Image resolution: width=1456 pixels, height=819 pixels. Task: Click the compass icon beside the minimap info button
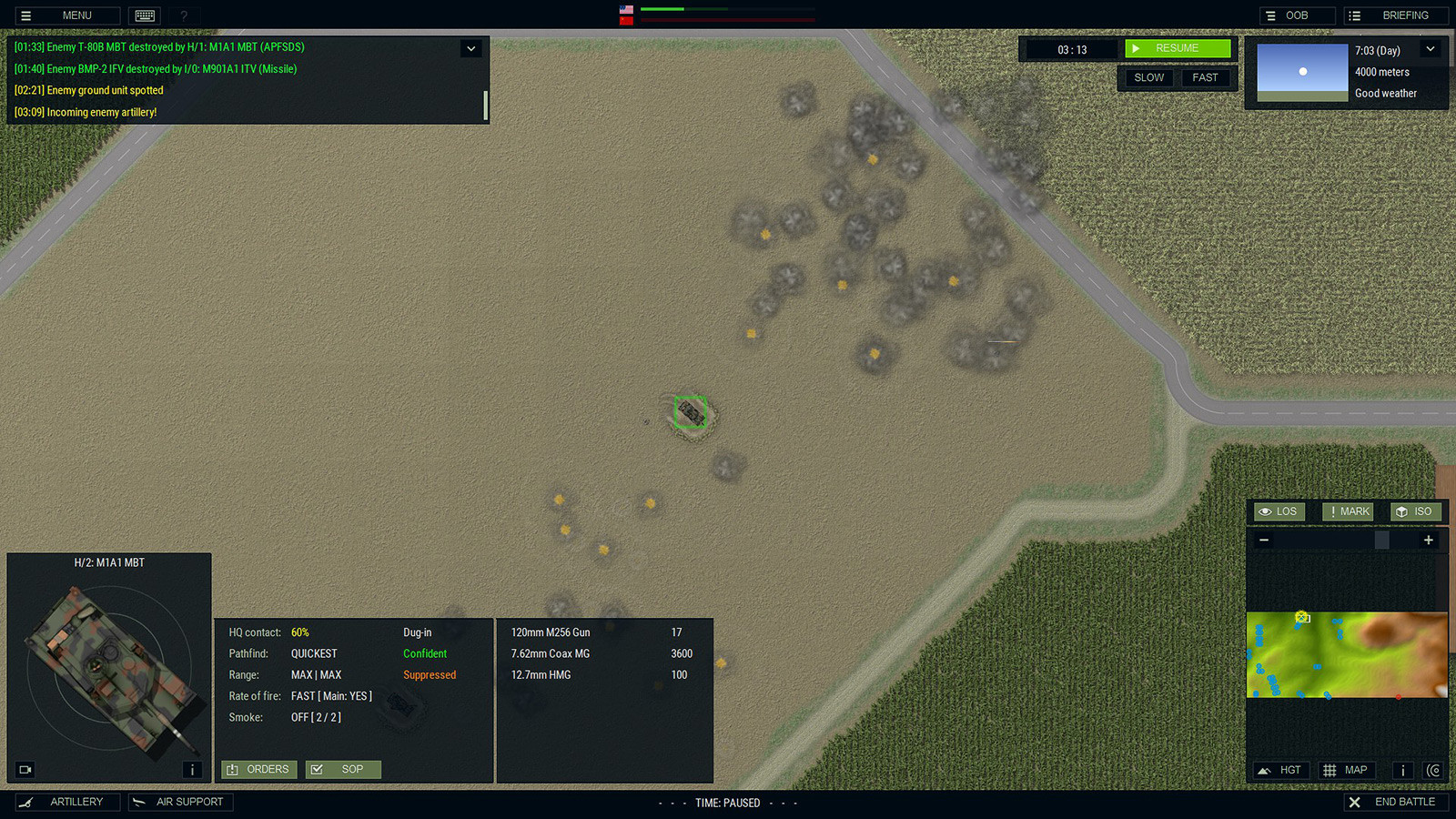pyautogui.click(x=1433, y=770)
